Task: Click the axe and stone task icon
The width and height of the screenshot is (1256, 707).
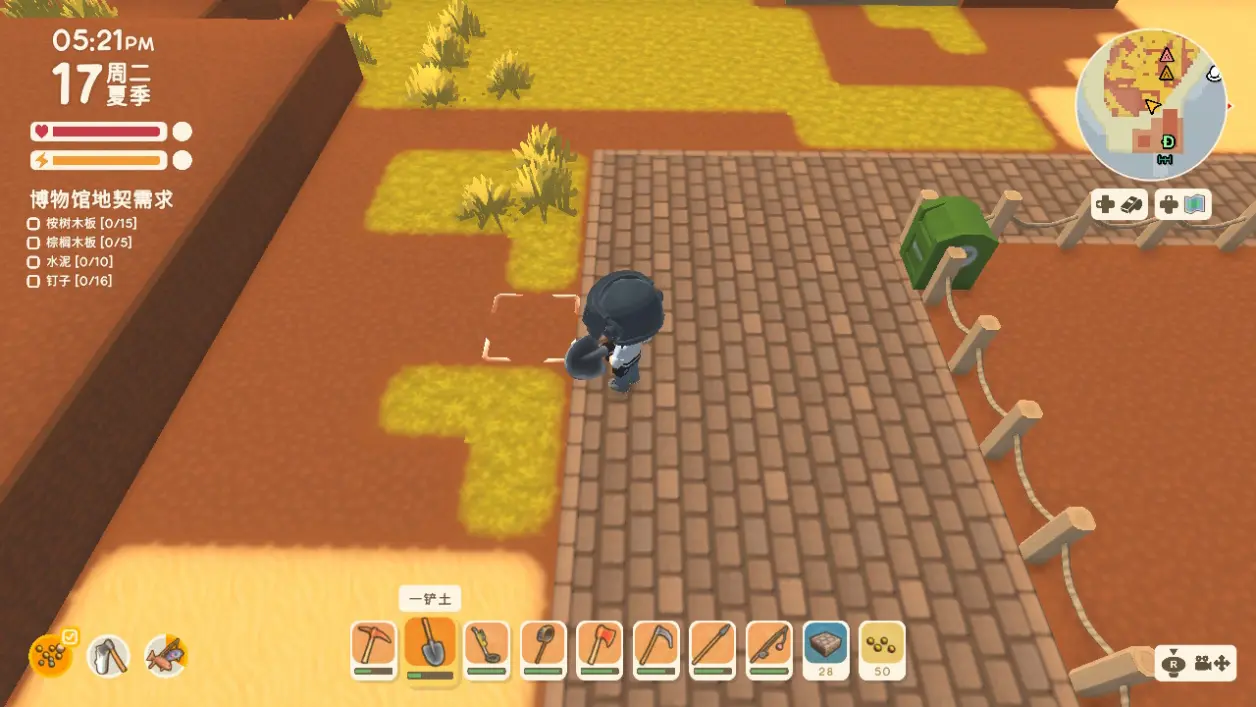Action: pyautogui.click(x=108, y=656)
